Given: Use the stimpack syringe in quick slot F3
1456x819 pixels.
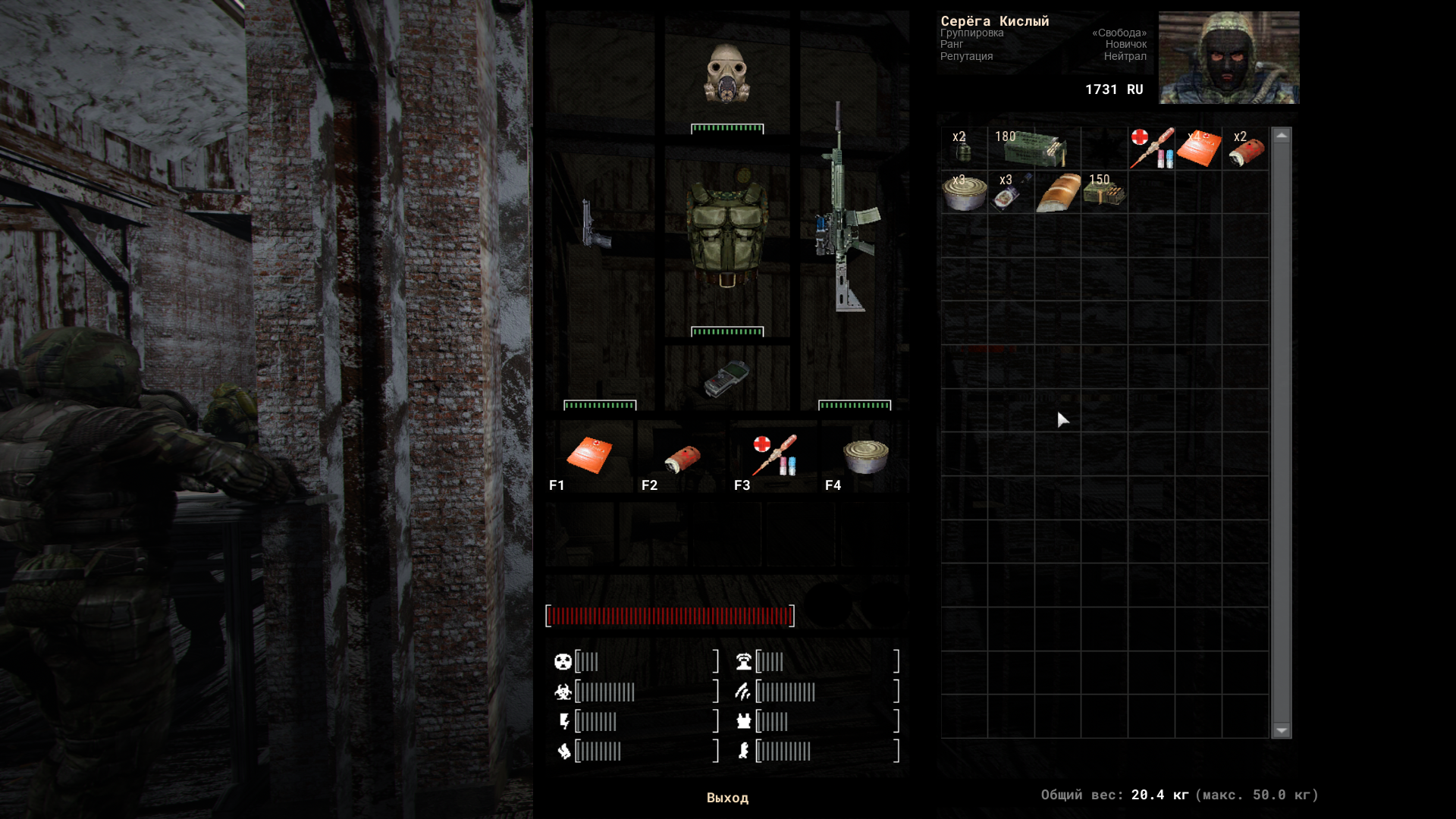Looking at the screenshot, I should 775,455.
